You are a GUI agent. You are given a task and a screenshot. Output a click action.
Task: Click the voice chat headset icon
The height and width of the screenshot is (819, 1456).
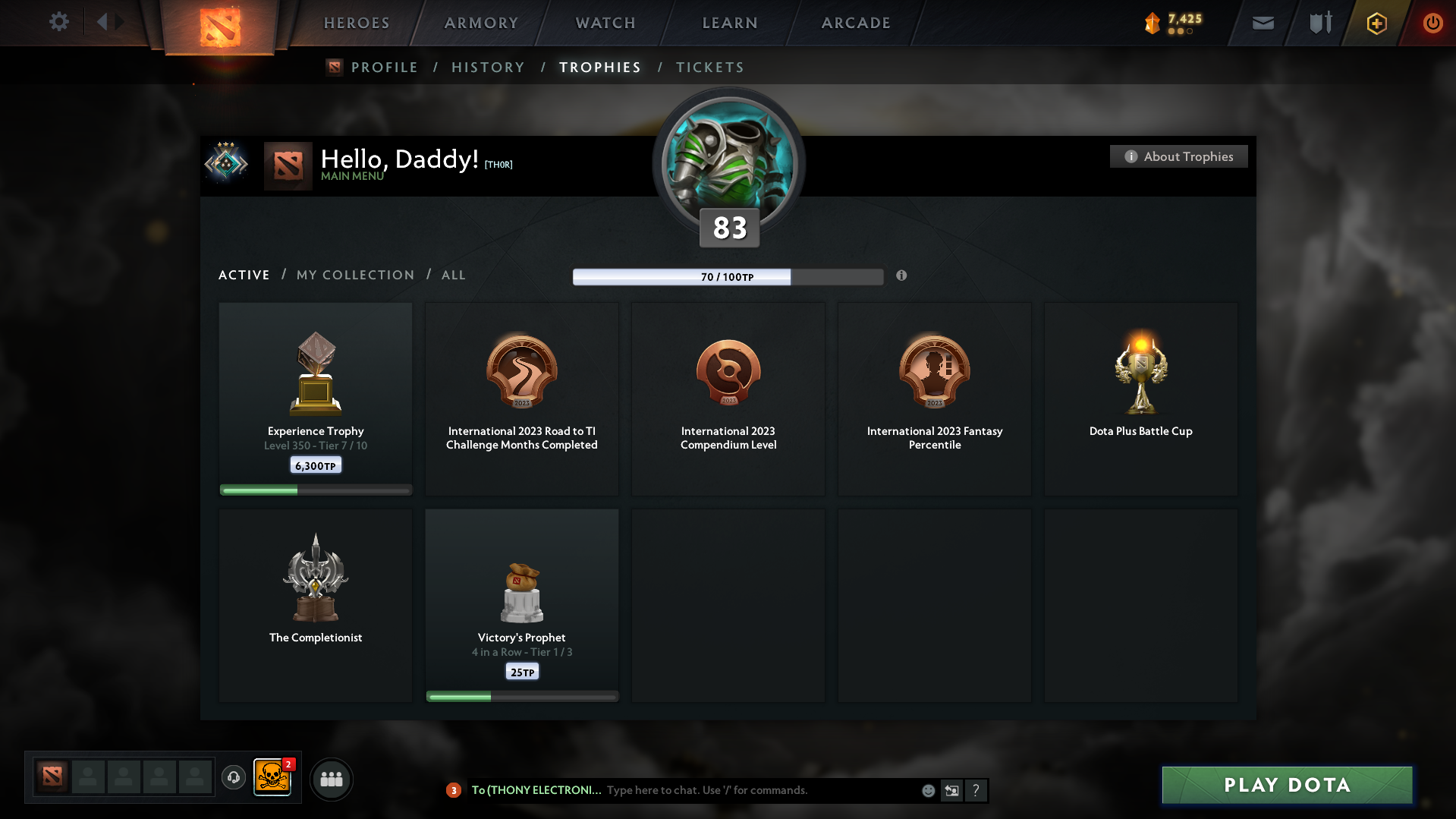pyautogui.click(x=234, y=778)
